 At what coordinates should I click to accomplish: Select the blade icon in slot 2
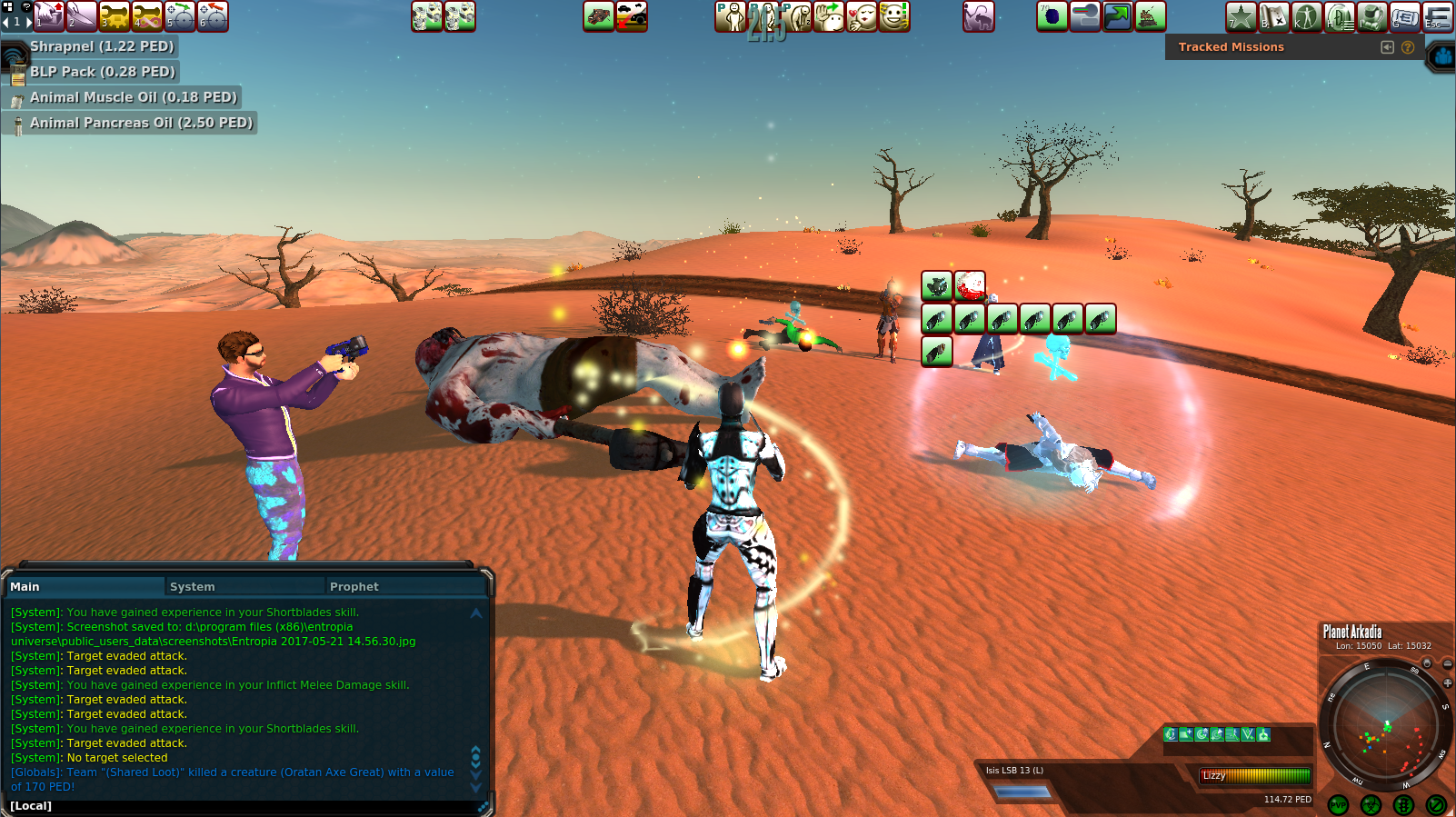point(82,16)
